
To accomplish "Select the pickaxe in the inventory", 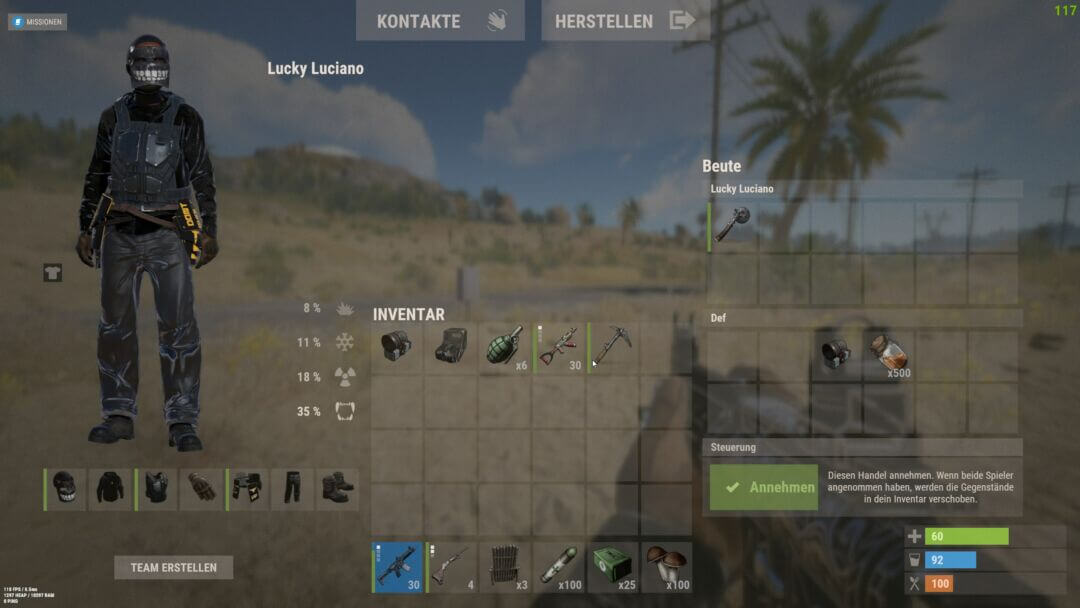I will (x=612, y=347).
